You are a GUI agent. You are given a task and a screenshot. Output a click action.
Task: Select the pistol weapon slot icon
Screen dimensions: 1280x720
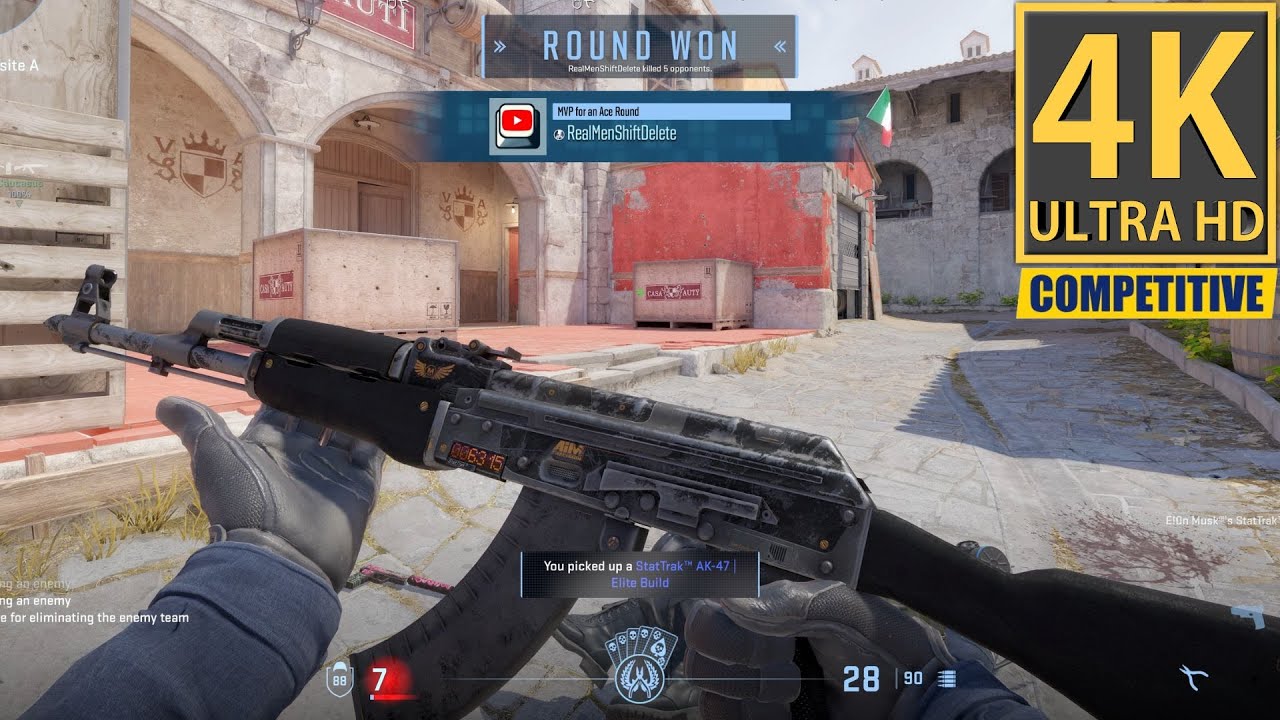[1247, 615]
